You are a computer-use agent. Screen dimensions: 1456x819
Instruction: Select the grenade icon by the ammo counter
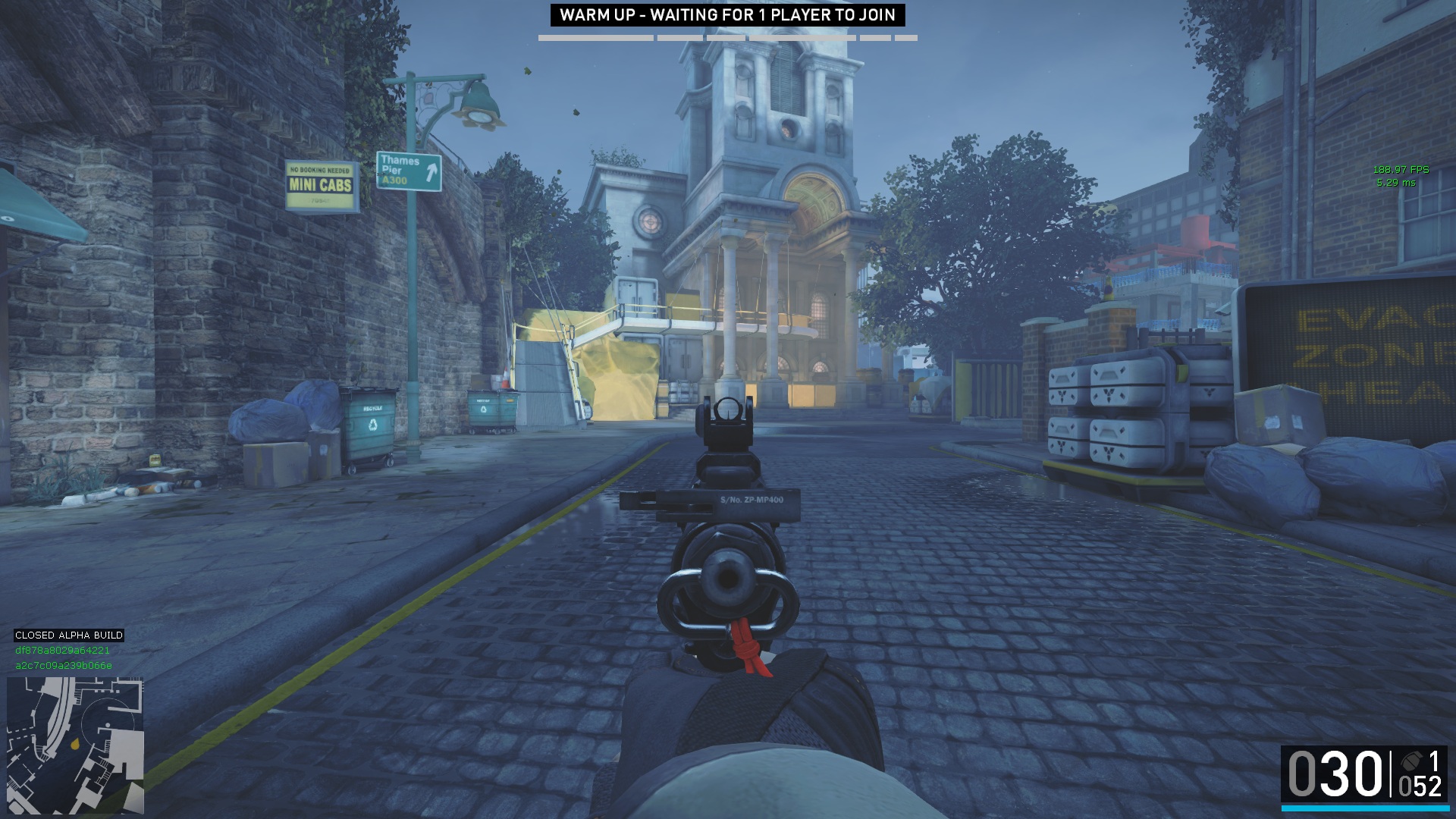[x=1412, y=761]
